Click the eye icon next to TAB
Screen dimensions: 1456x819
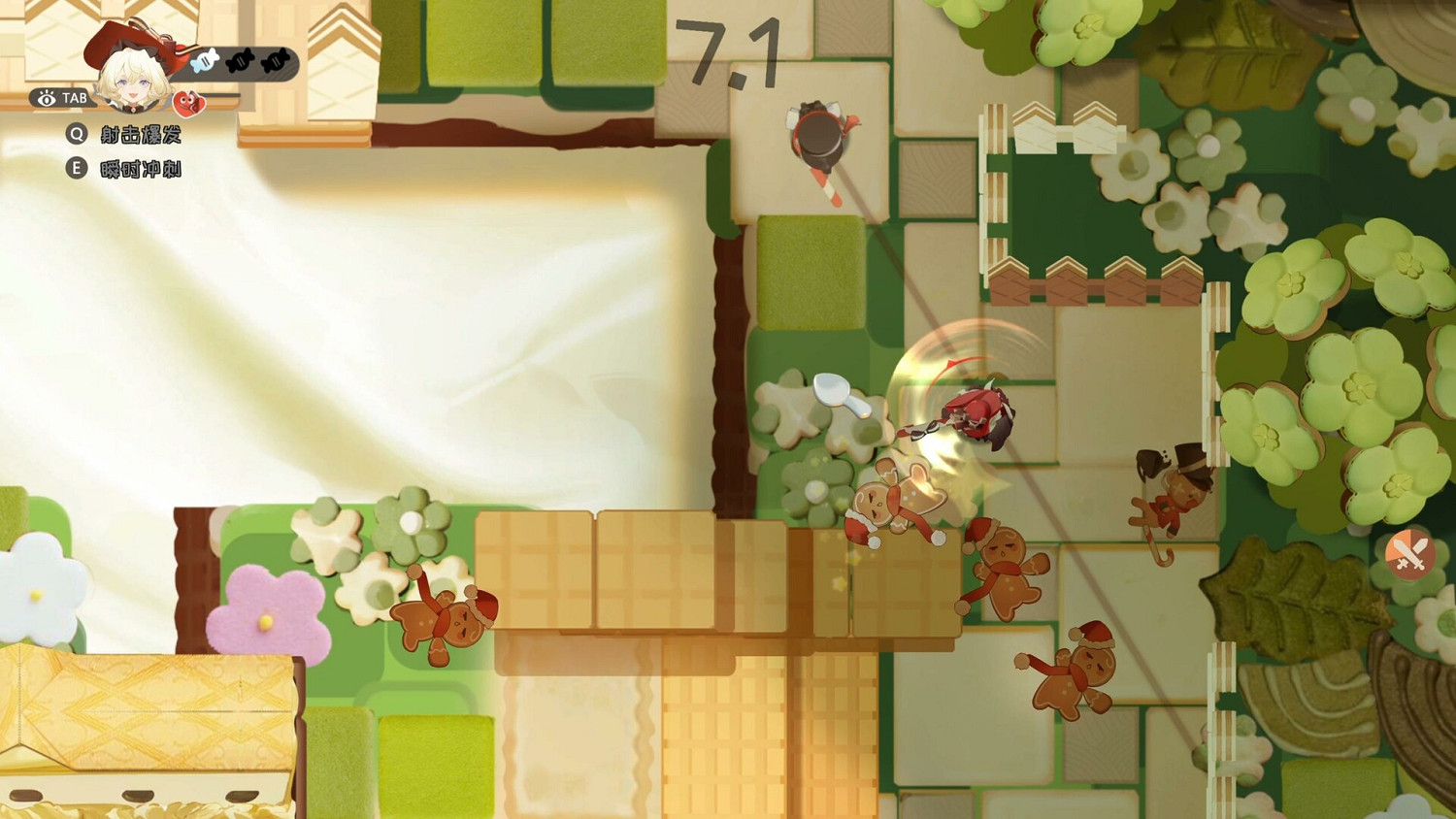(x=47, y=98)
